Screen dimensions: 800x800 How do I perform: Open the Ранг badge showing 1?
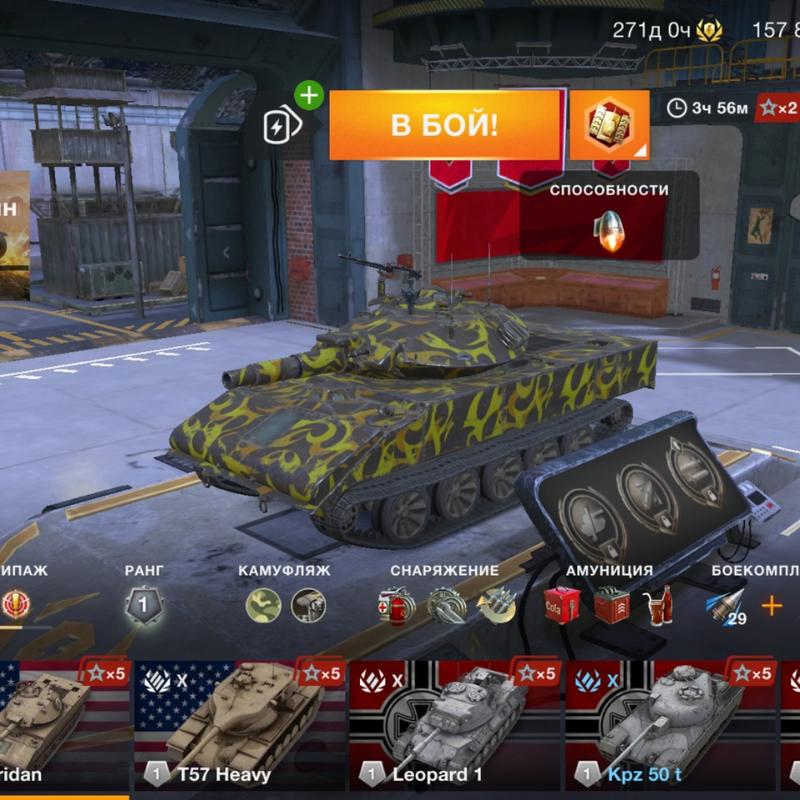(143, 605)
